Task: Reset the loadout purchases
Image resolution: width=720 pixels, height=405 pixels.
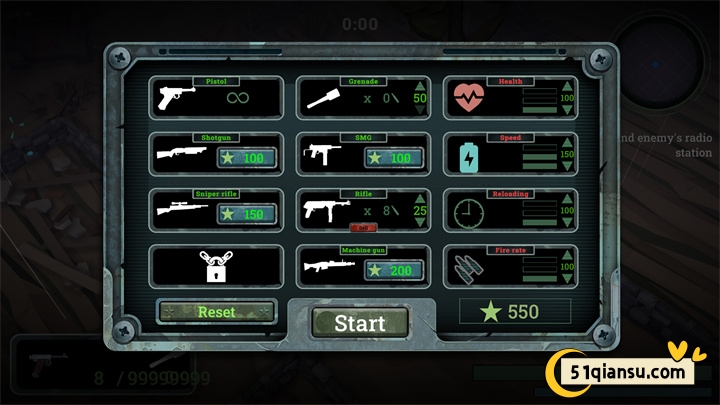Action: 216,312
